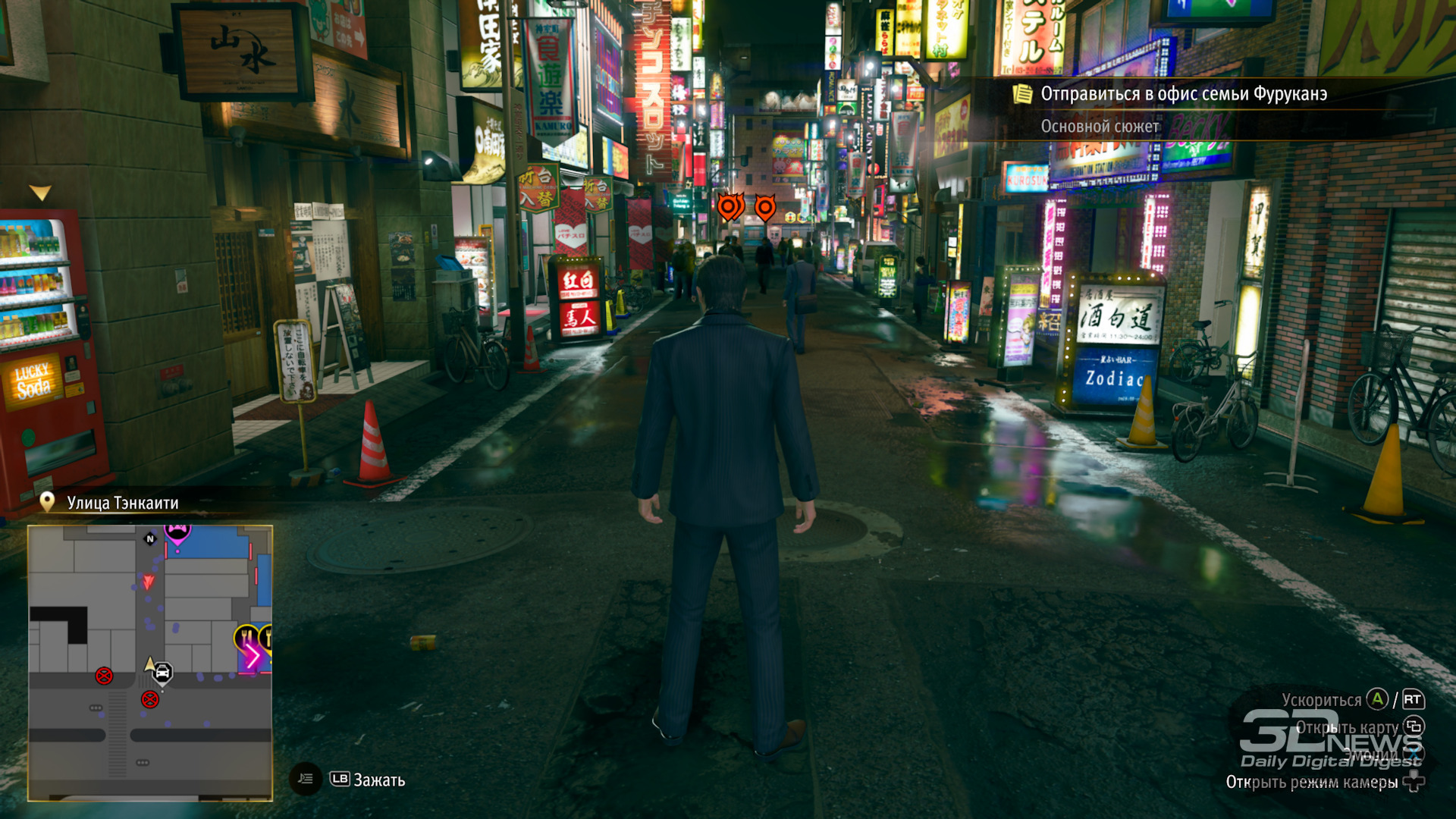This screenshot has width=1456, height=819.
Task: Click the minimap's north compass indicator
Action: 150,539
